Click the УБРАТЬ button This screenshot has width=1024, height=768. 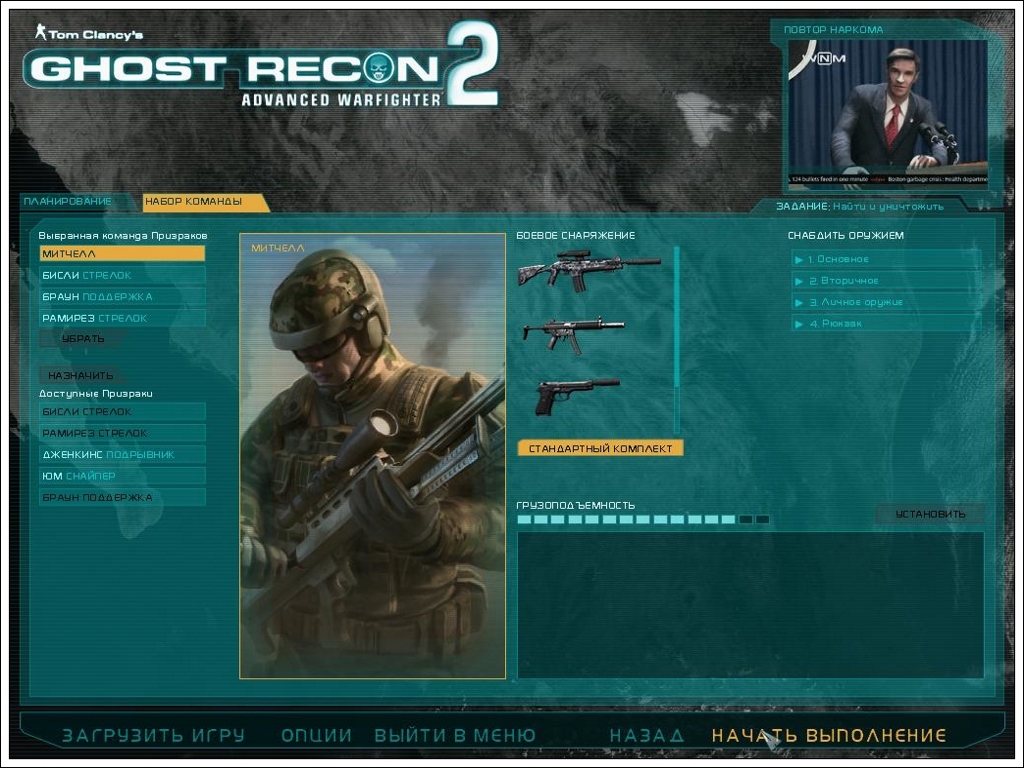[x=82, y=339]
